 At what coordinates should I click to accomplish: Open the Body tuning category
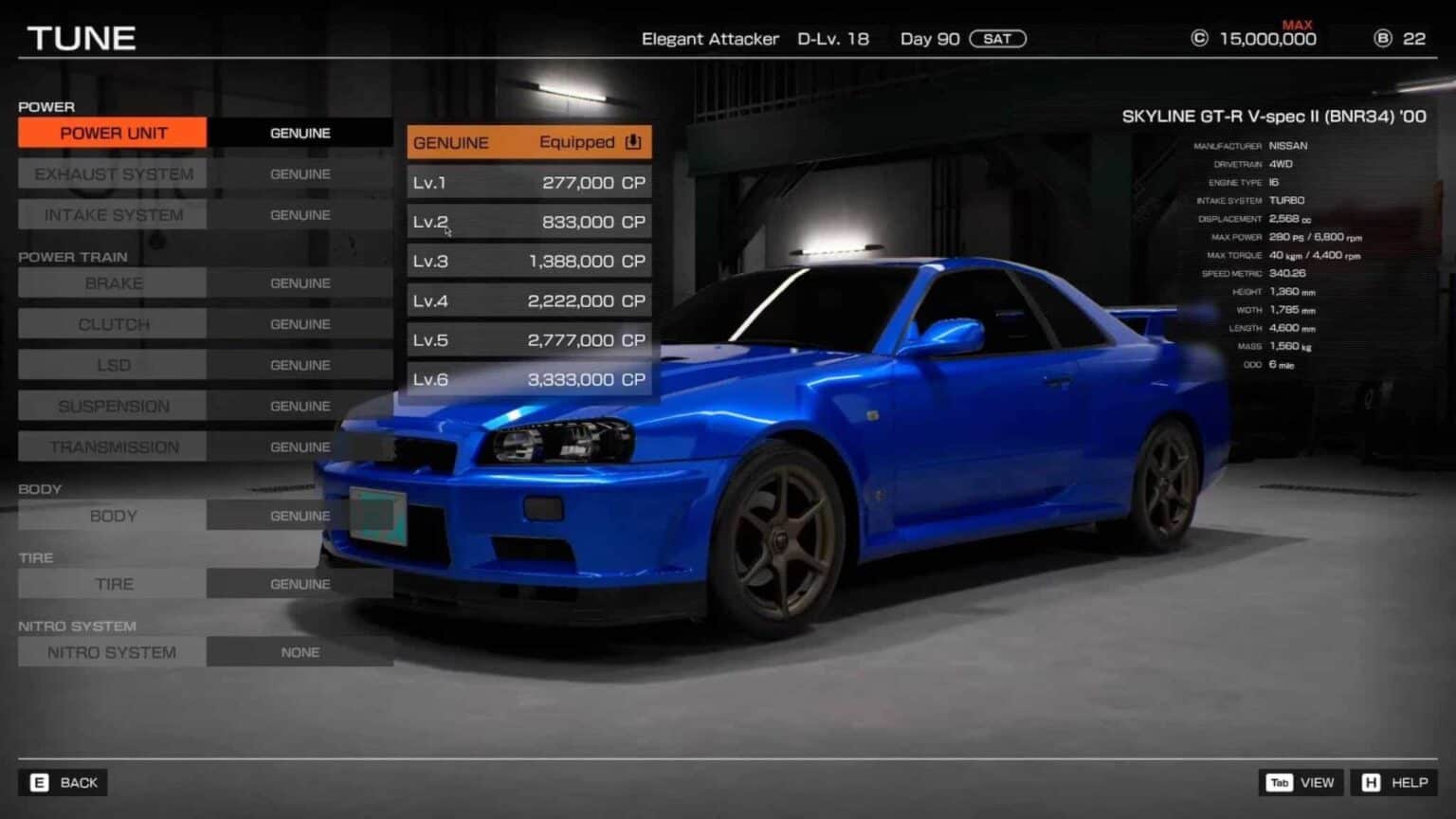pyautogui.click(x=113, y=516)
